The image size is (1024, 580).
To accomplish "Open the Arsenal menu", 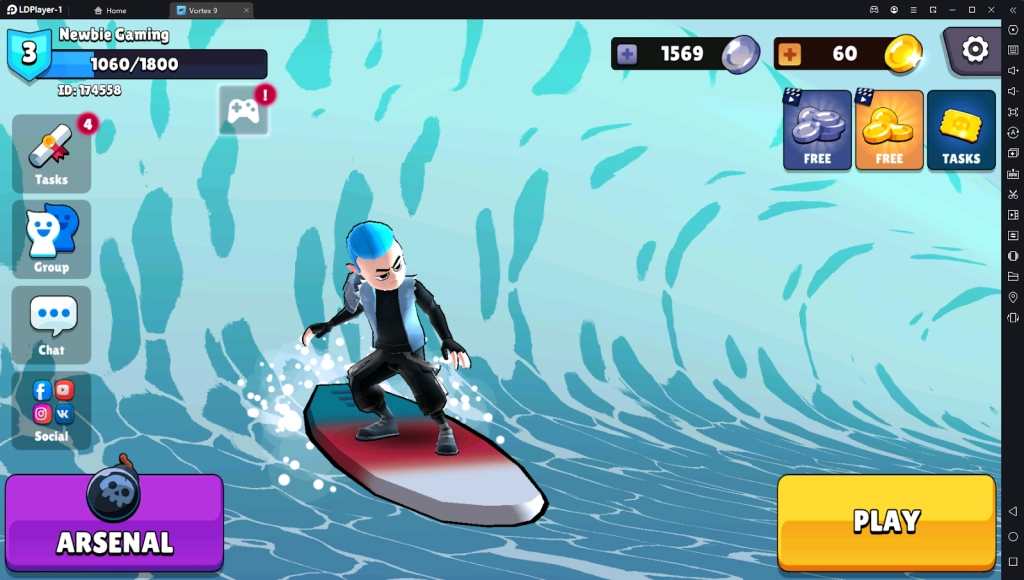I will [114, 524].
